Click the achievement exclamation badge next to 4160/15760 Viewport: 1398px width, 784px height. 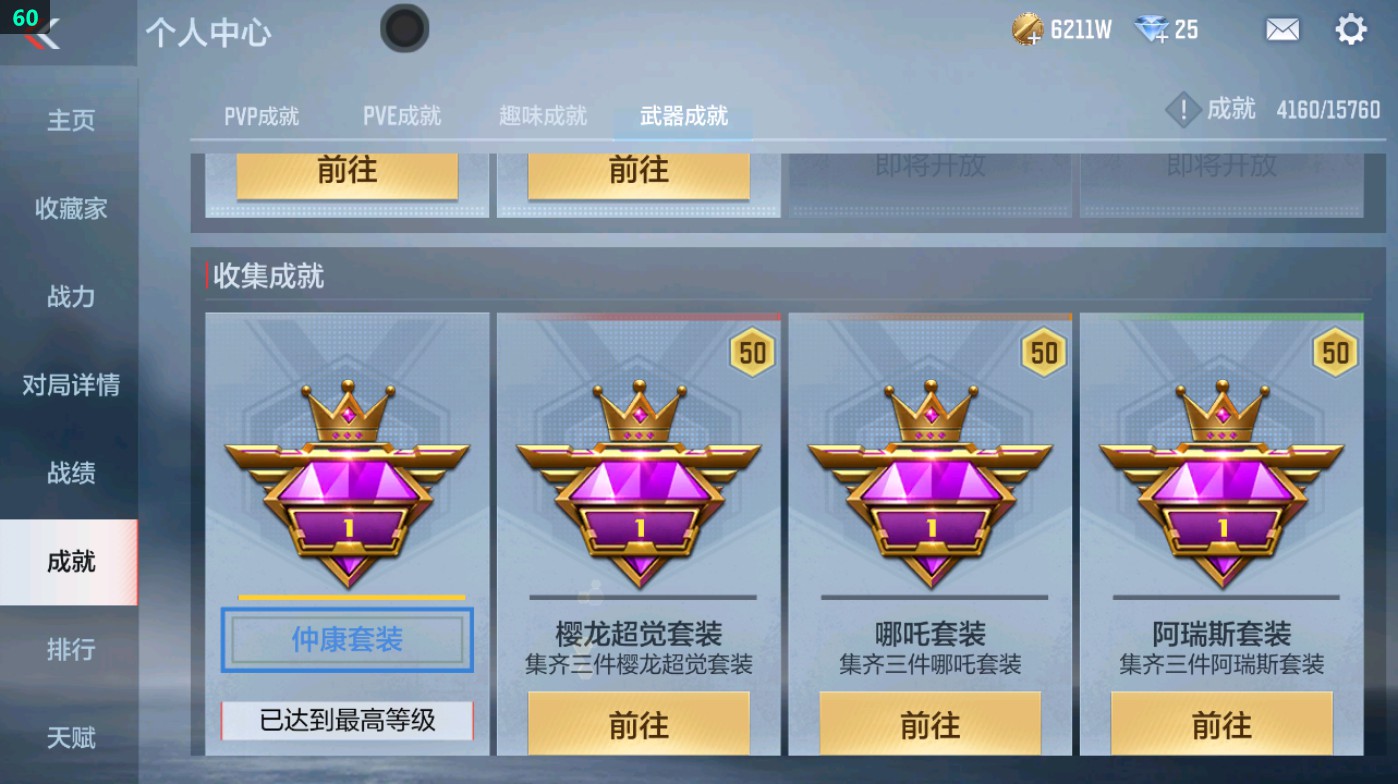(1184, 110)
